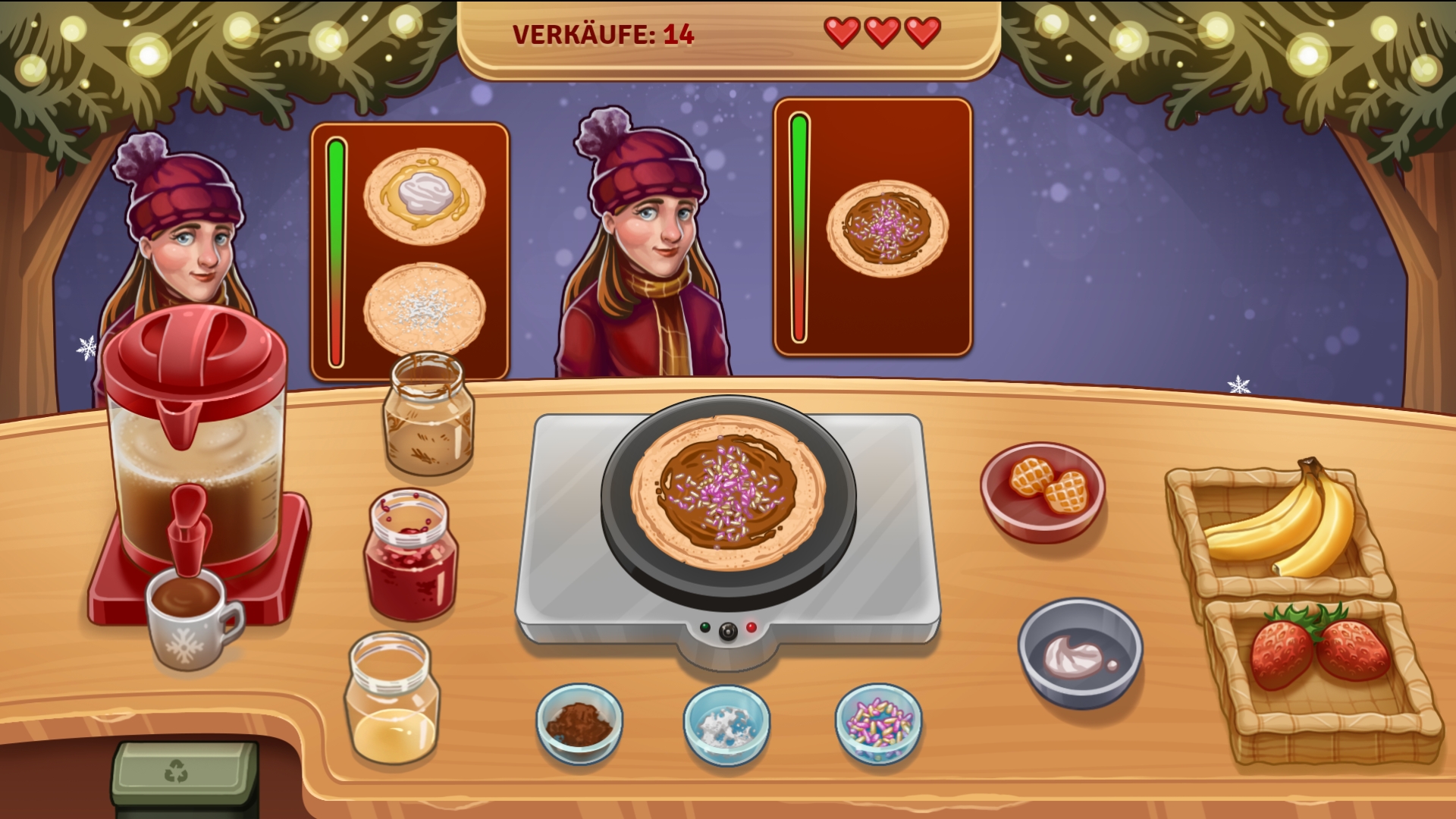Viewport: 1456px width, 819px height.
Task: Pick the colorful sprinkles bowl
Action: pos(878,723)
